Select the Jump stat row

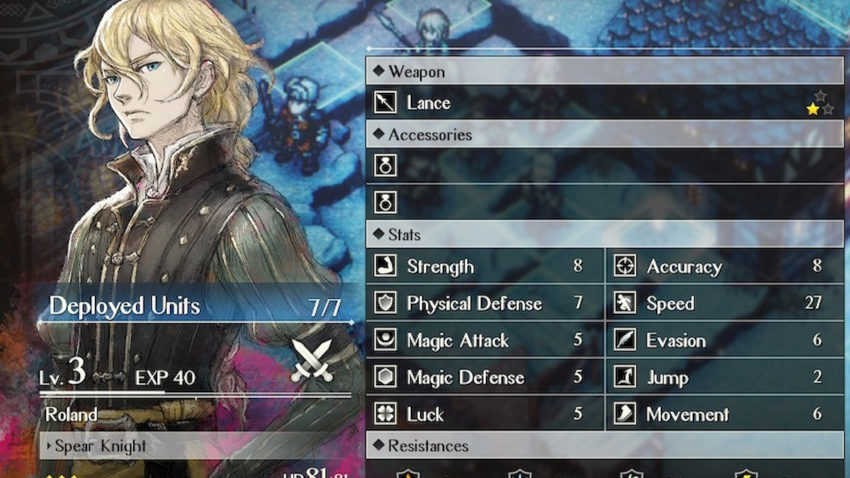pyautogui.click(x=726, y=377)
